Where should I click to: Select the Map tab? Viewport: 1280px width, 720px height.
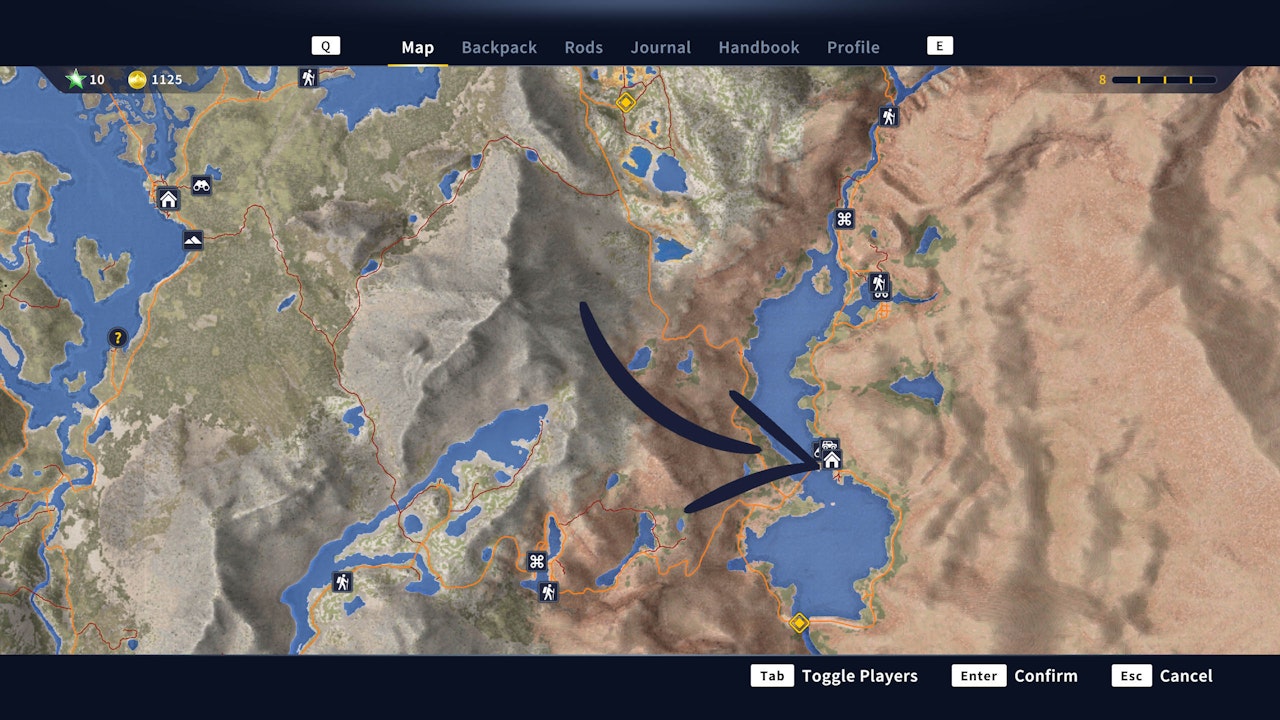[417, 47]
